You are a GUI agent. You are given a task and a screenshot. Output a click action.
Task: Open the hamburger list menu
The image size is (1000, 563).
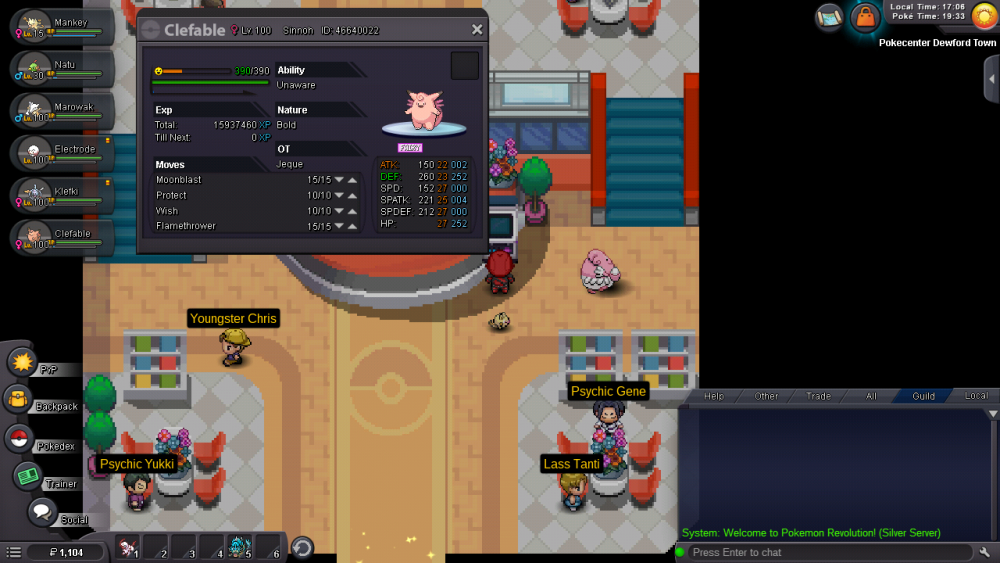coord(13,552)
